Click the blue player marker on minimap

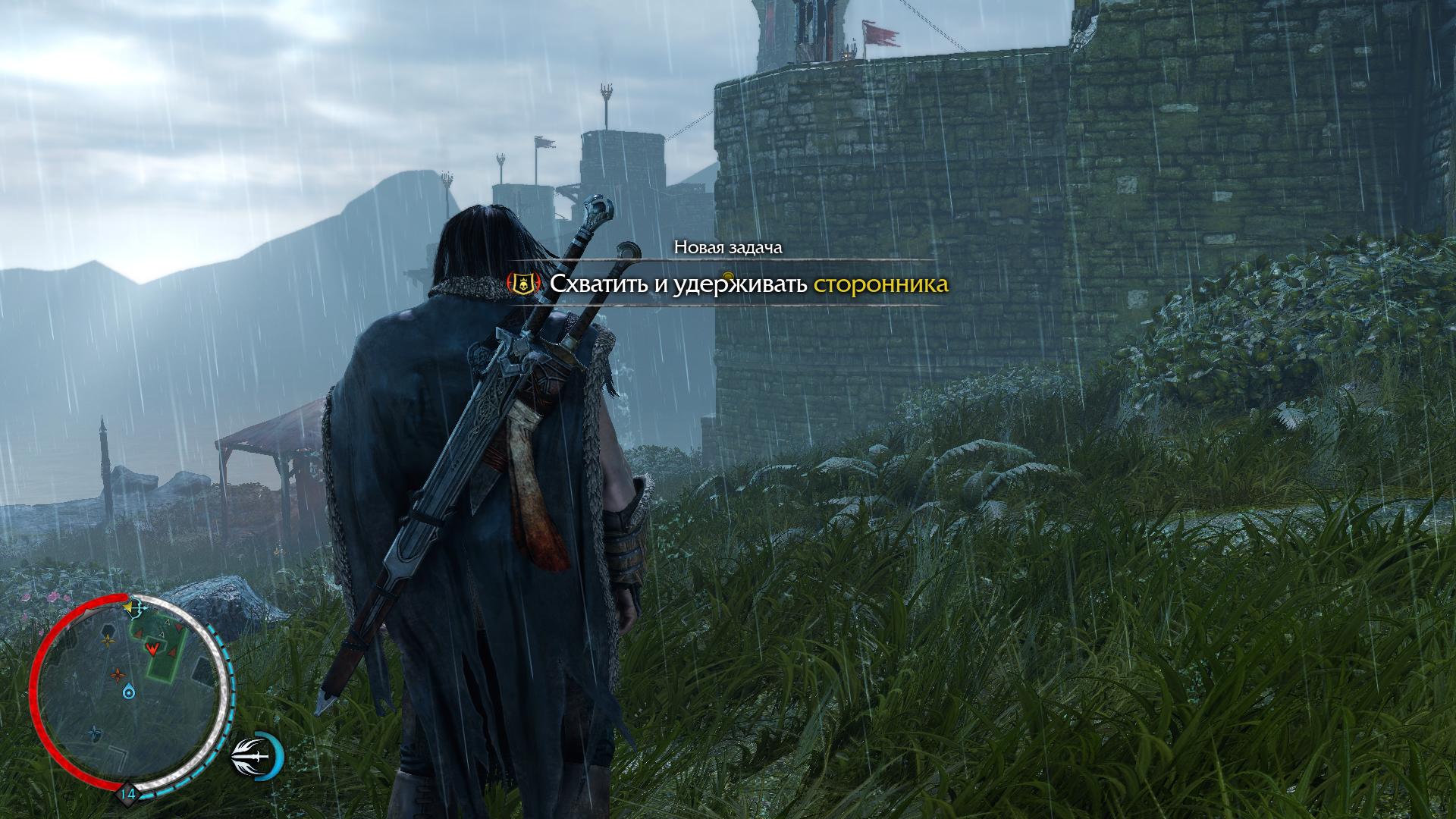pos(130,691)
